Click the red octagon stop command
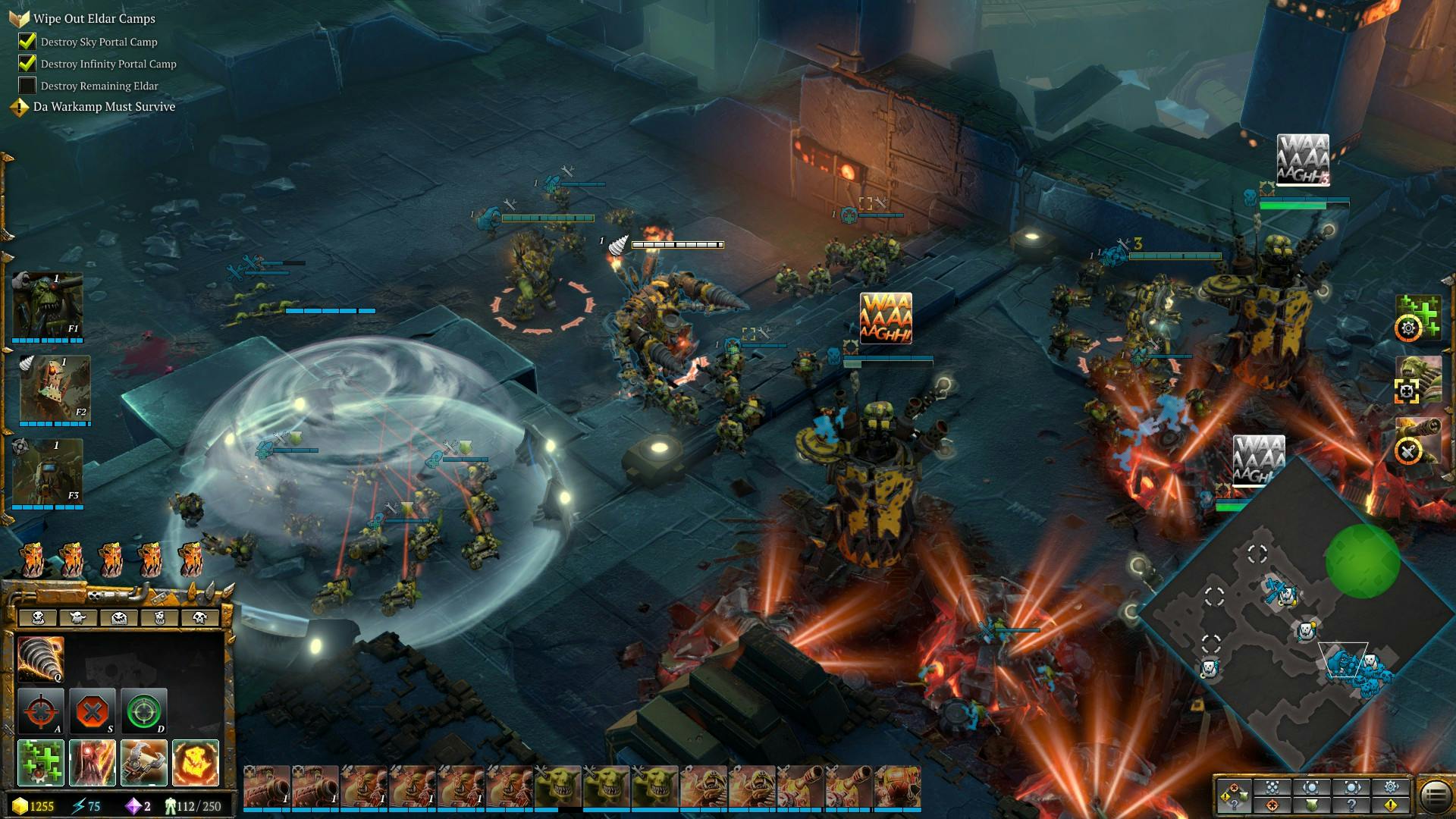The height and width of the screenshot is (819, 1456). [x=92, y=711]
